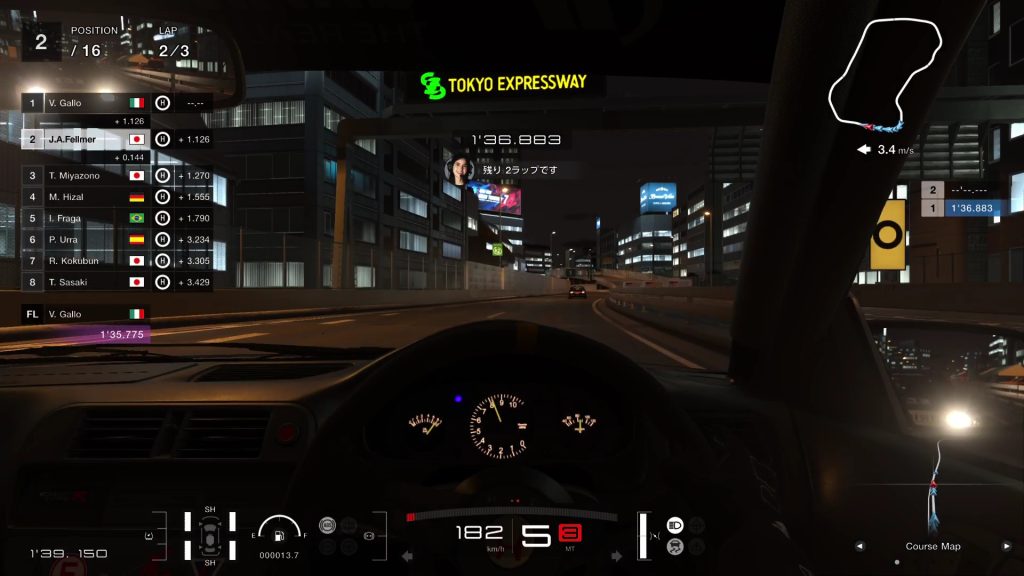Toggle the headlight indicator icon
The image size is (1024, 576).
[x=674, y=525]
